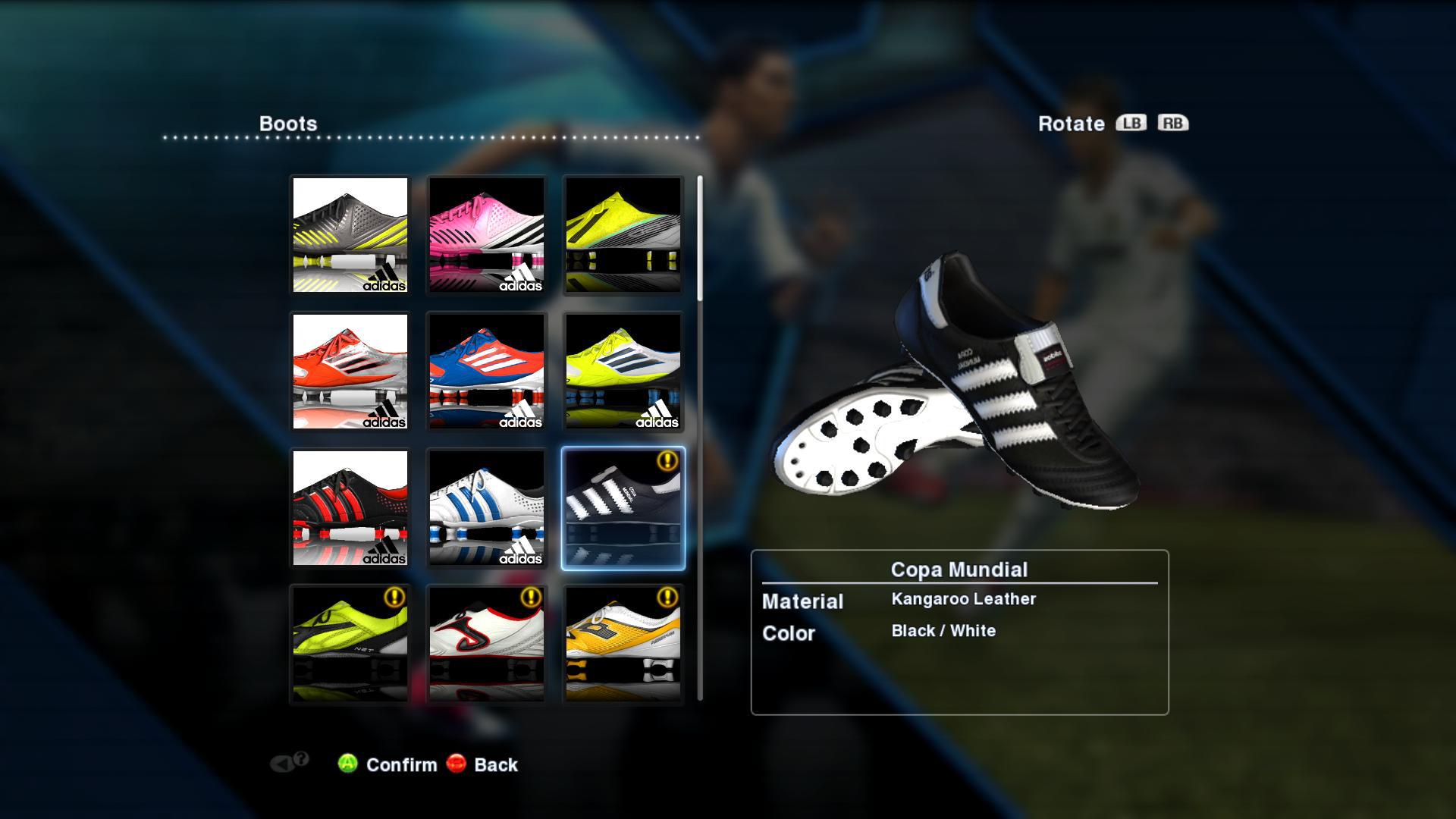1456x819 pixels.
Task: Click the boots list scrollbar
Action: [700, 239]
